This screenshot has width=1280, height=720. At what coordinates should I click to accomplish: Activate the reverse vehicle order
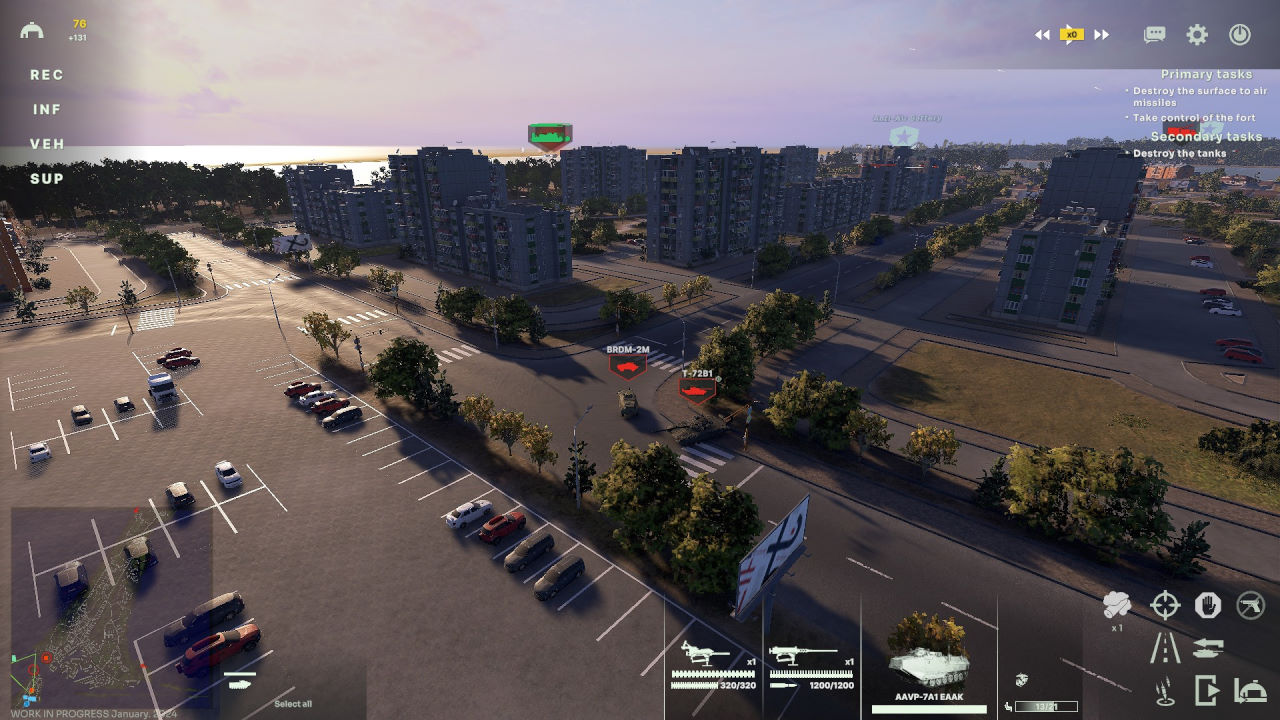(1208, 648)
